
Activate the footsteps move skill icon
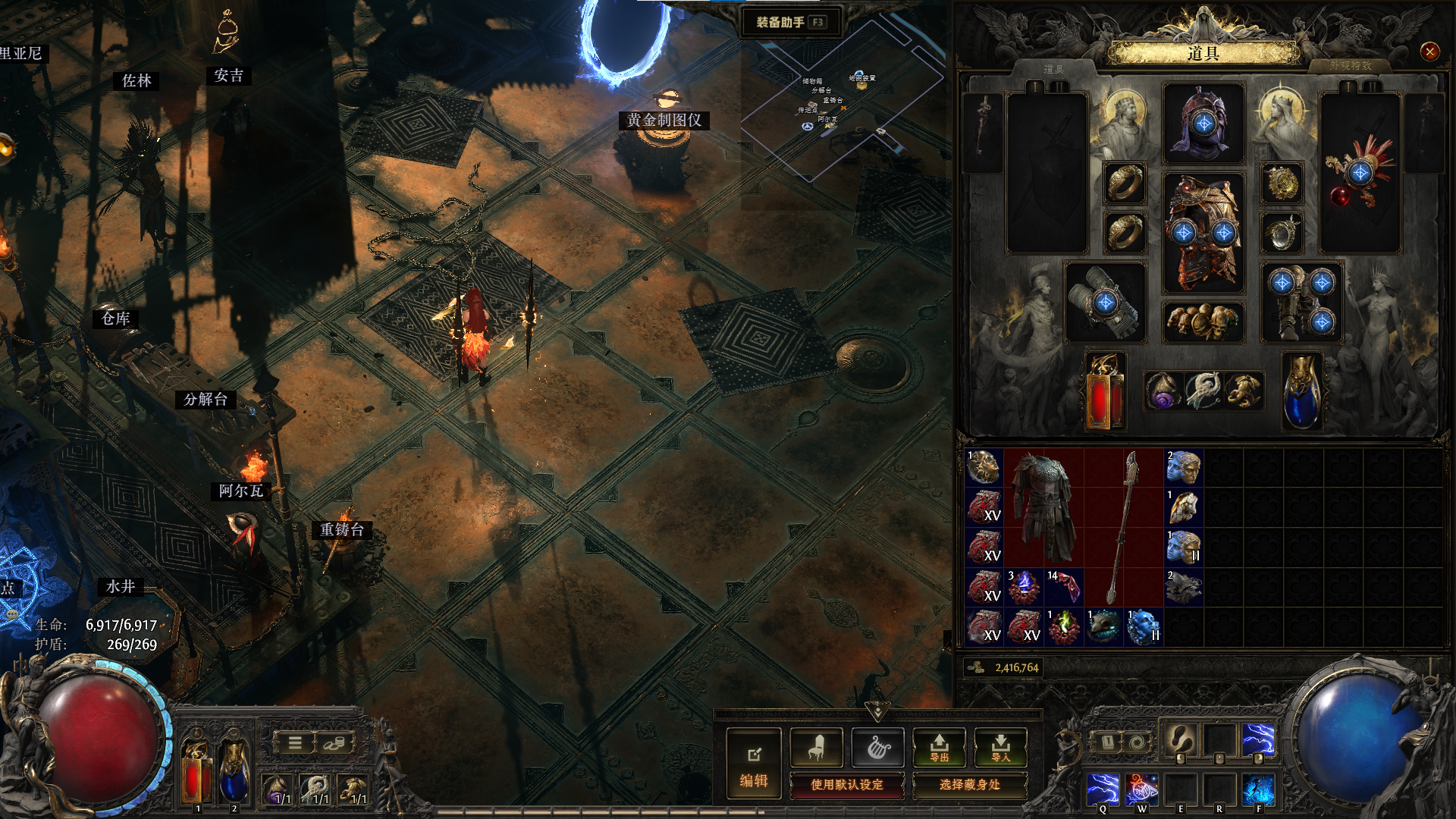(1180, 739)
